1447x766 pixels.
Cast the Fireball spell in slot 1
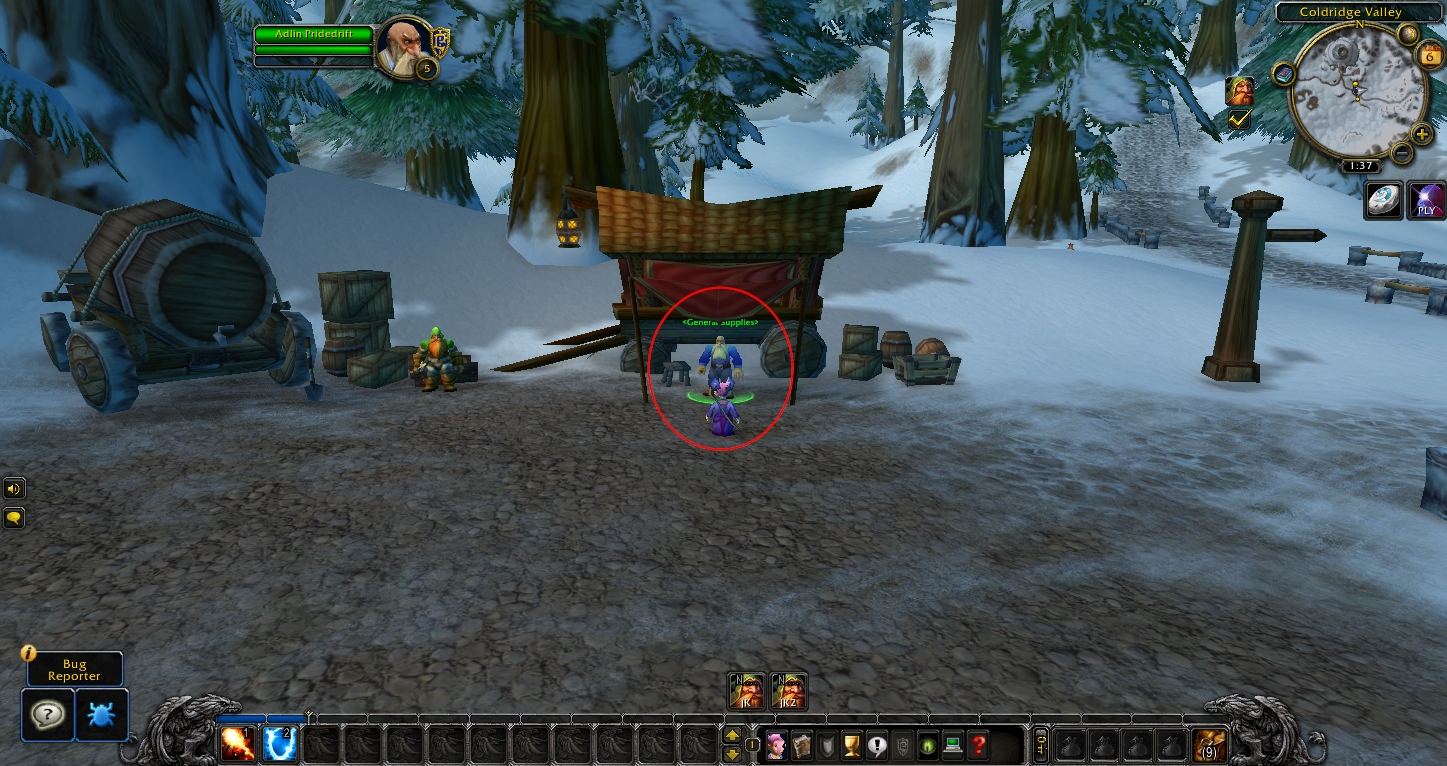point(238,743)
